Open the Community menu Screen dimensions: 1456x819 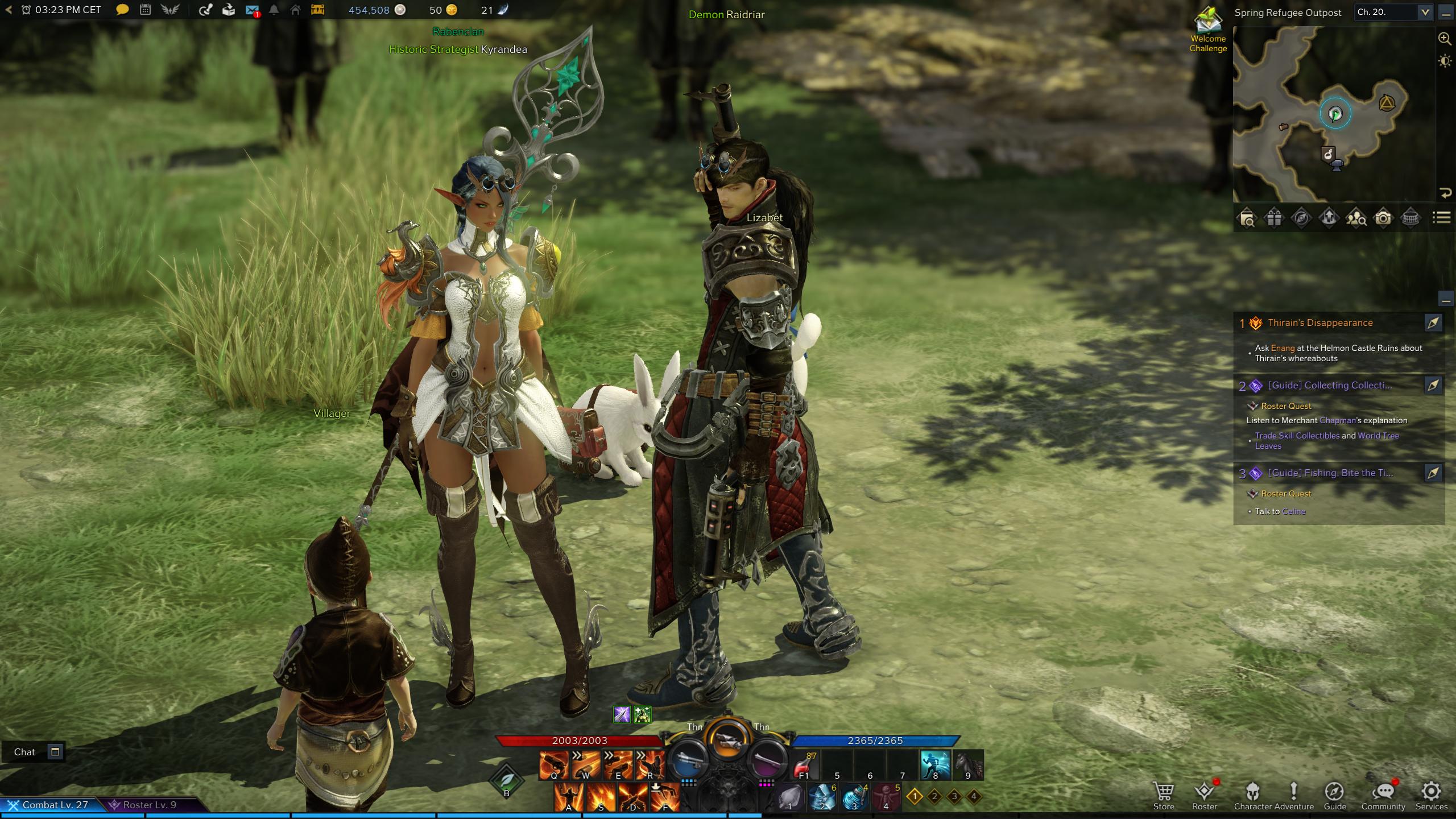click(x=1383, y=795)
